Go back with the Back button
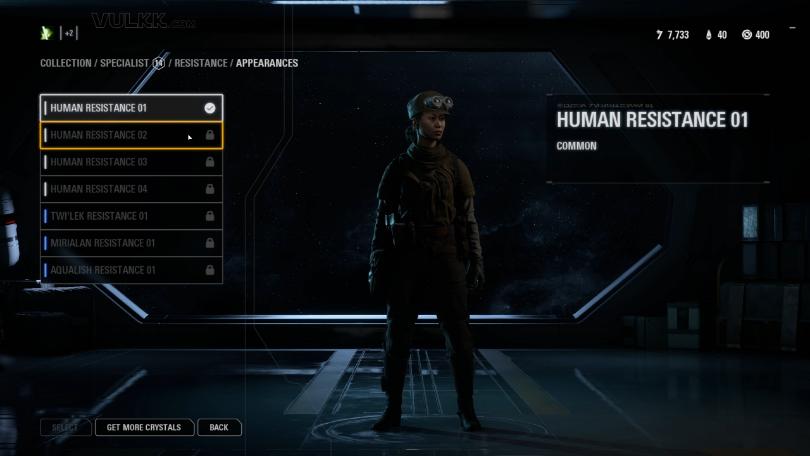 tap(219, 427)
